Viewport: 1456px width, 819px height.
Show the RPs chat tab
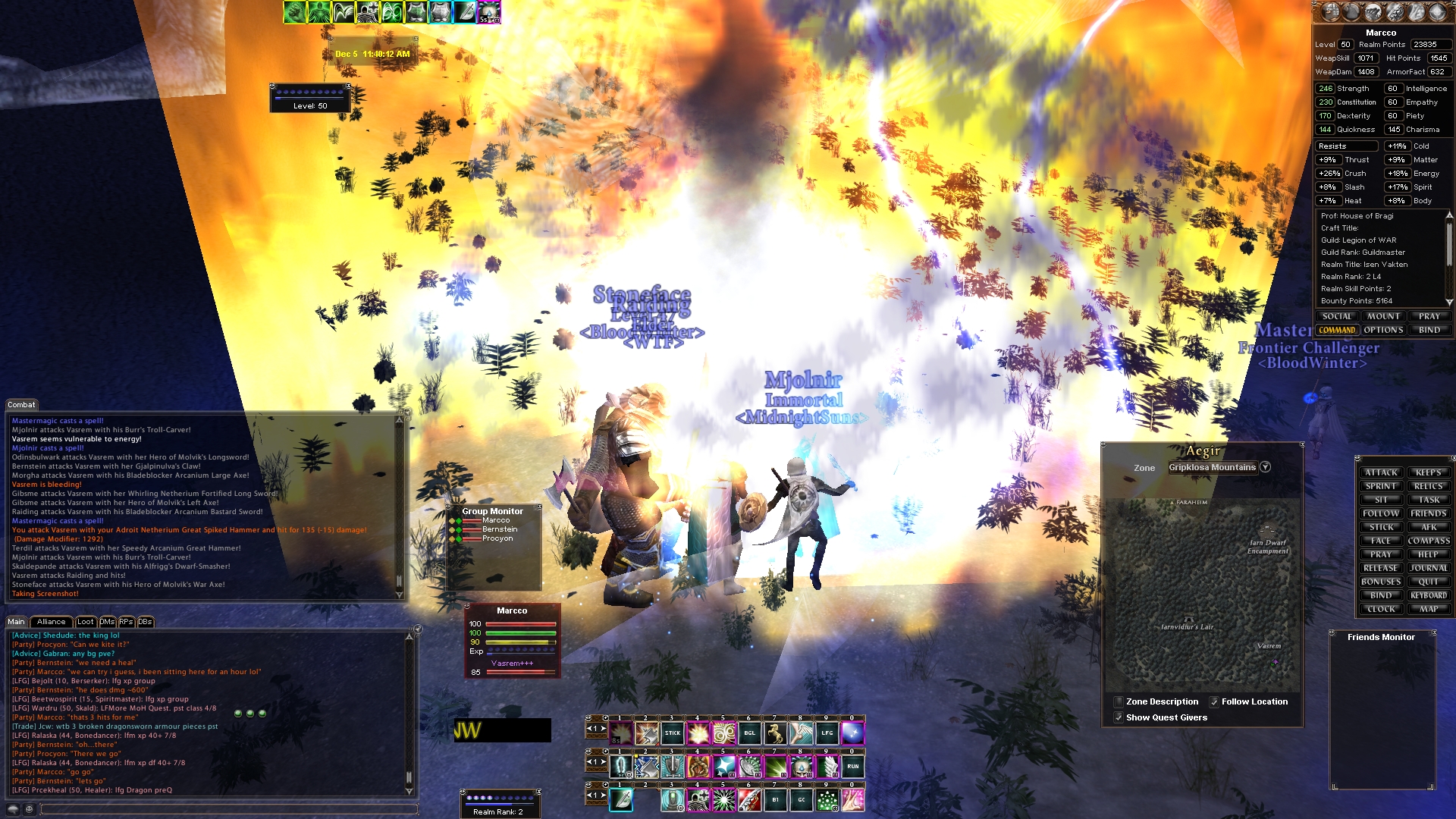126,622
